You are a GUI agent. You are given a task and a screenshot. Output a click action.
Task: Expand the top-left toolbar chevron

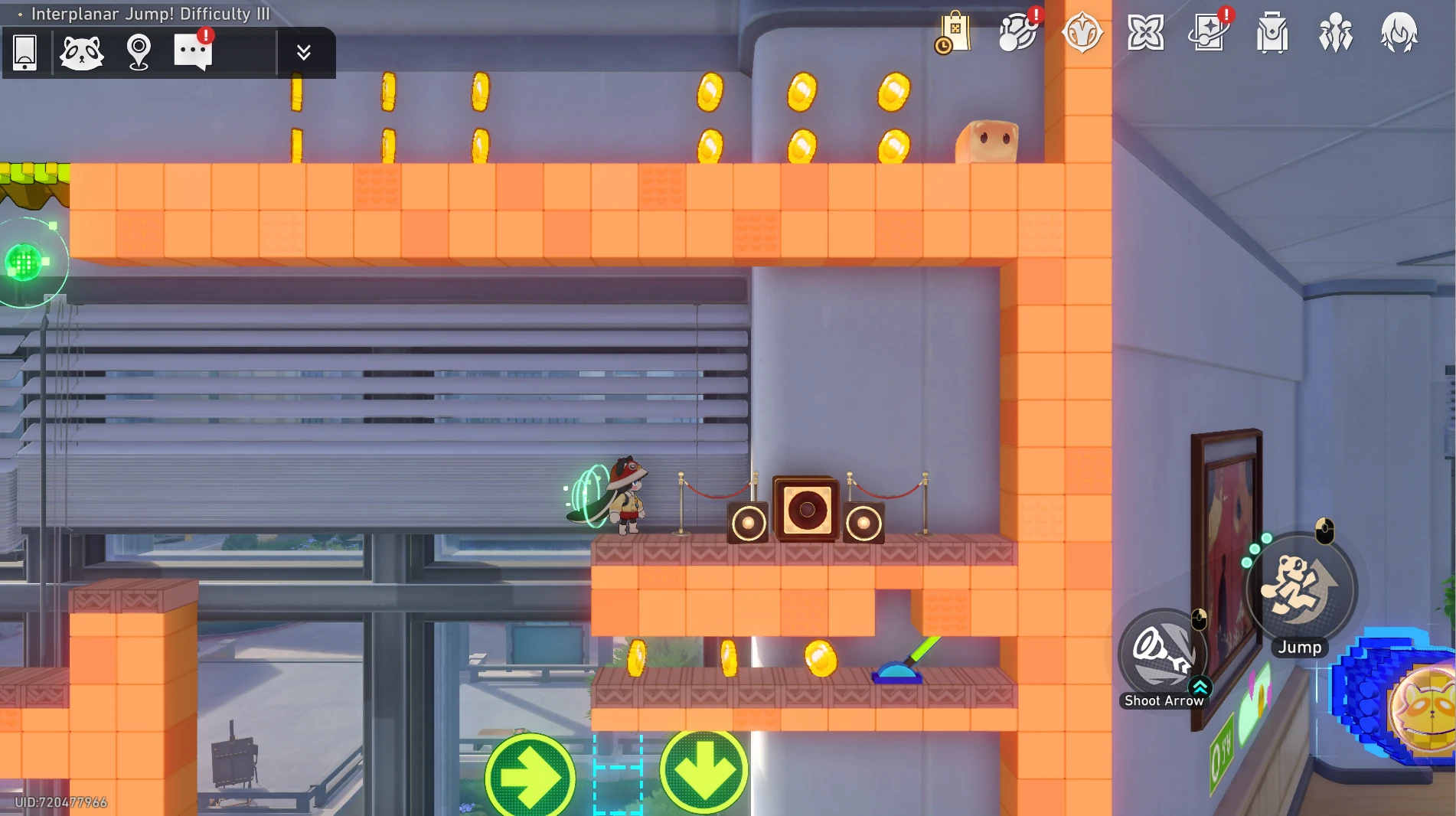tap(303, 52)
